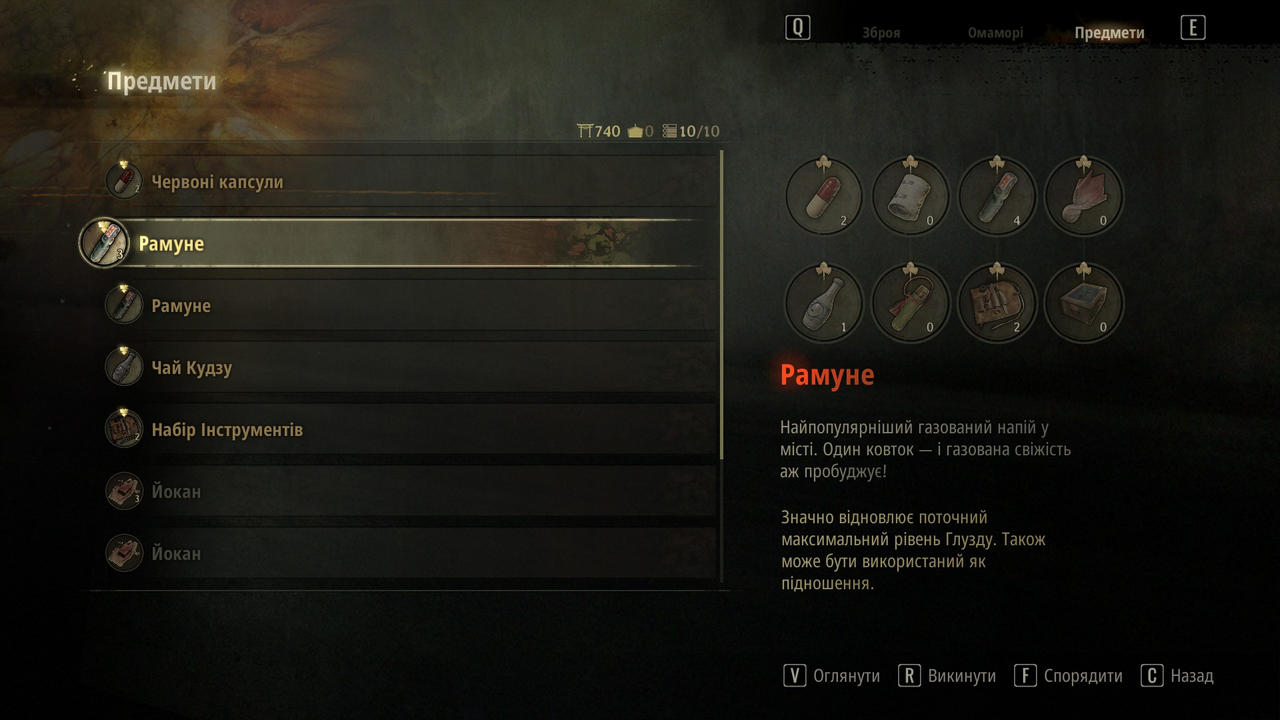This screenshot has height=720, width=1280.
Task: Choose the Ramune bottle quick slot
Action: pyautogui.click(x=996, y=197)
